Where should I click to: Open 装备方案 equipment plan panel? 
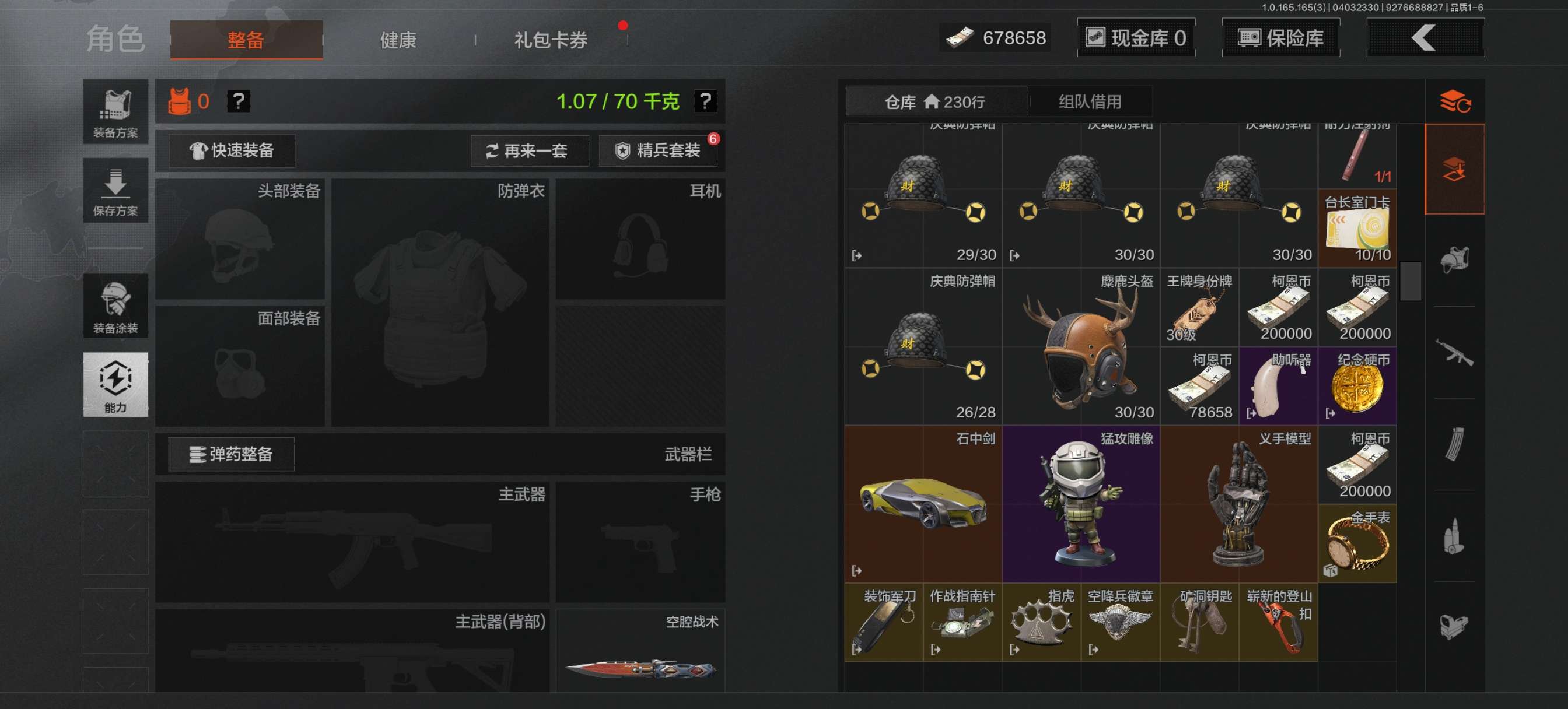click(x=115, y=114)
